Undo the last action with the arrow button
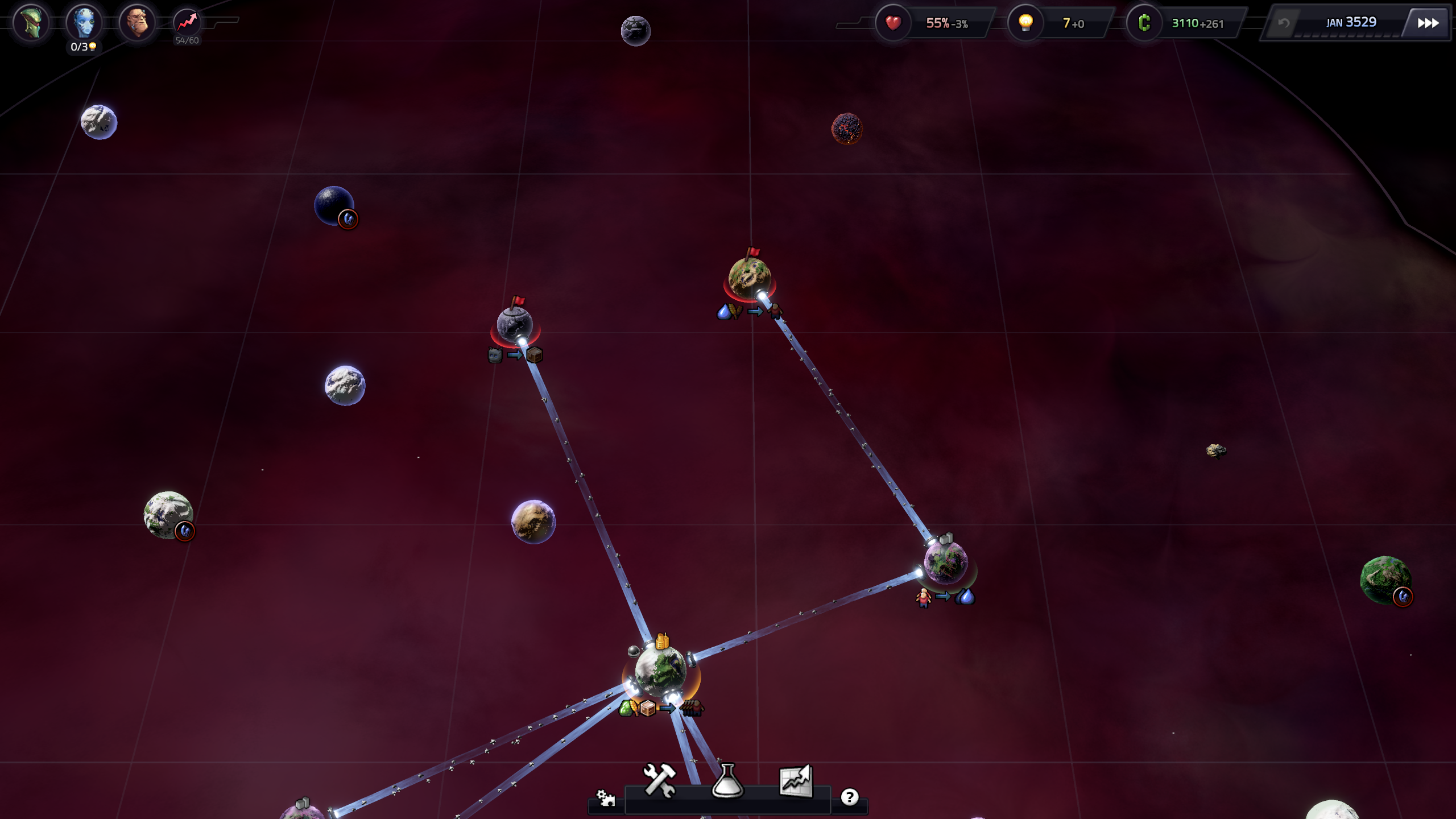This screenshot has width=1456, height=819. click(1284, 23)
